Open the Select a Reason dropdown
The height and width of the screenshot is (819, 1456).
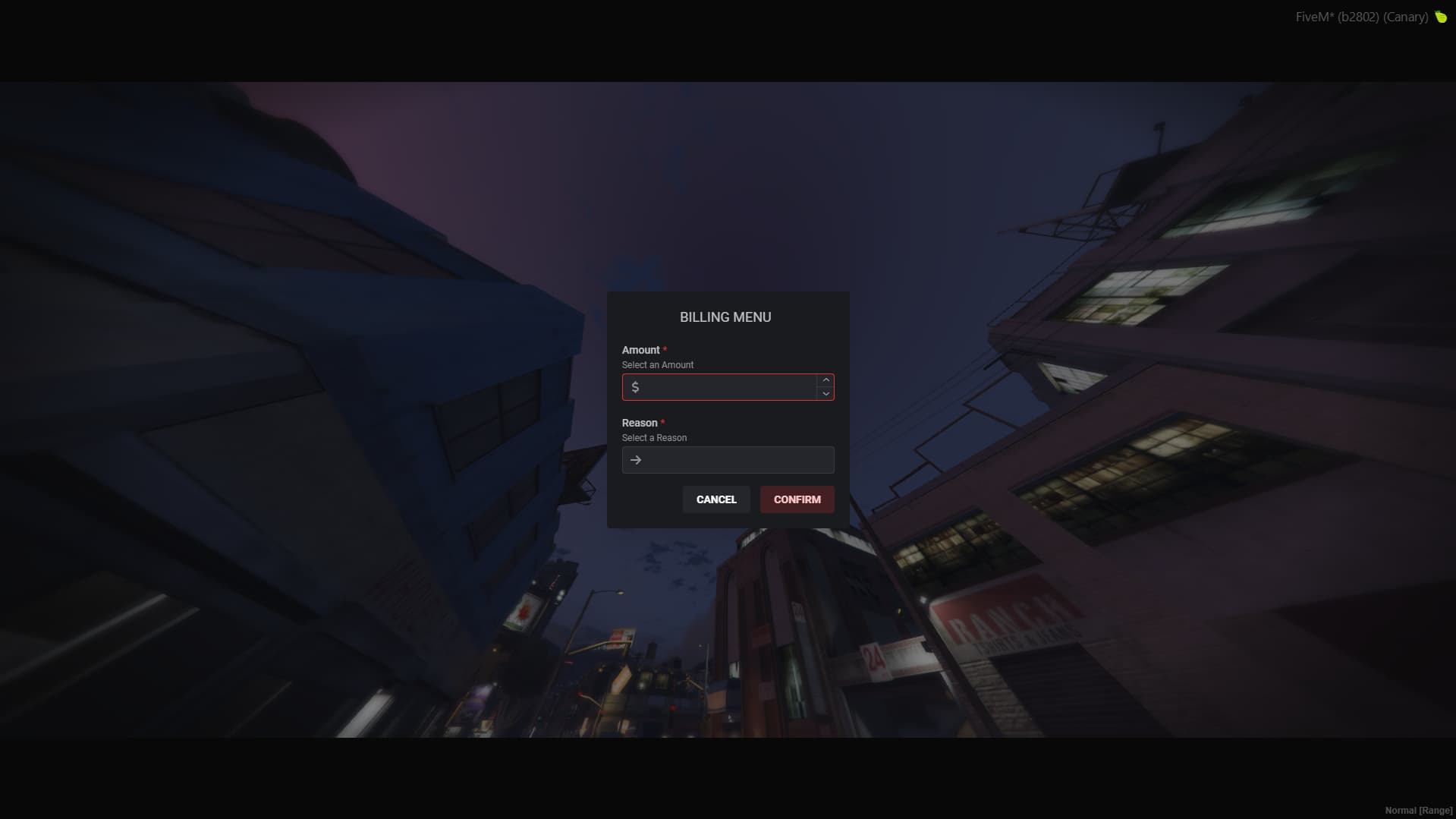[728, 459]
